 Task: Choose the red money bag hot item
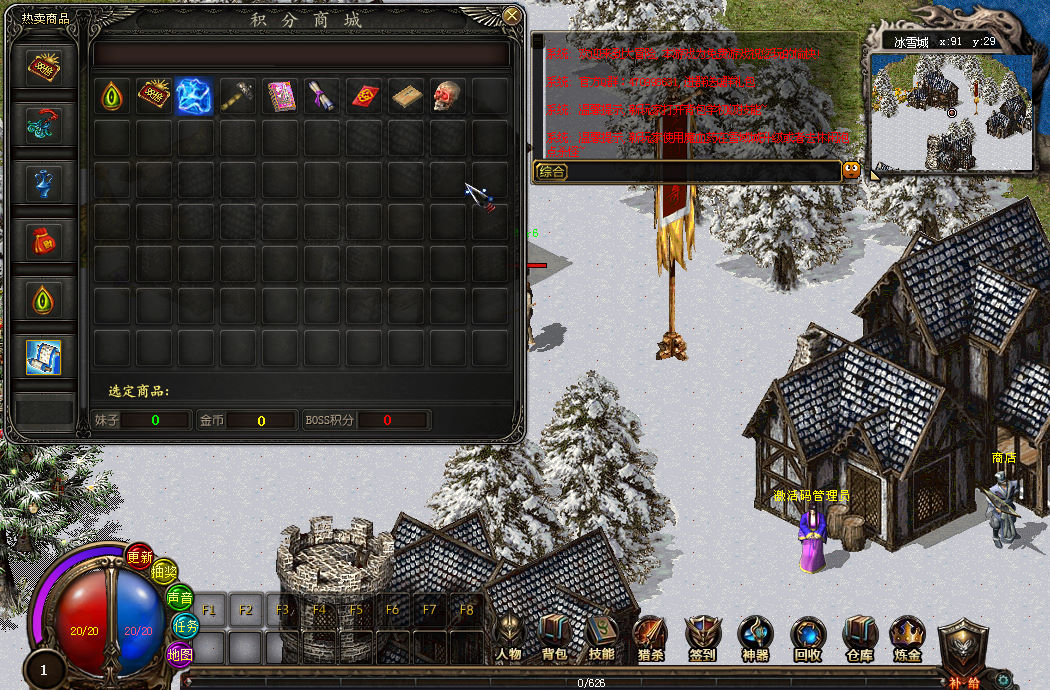point(44,240)
